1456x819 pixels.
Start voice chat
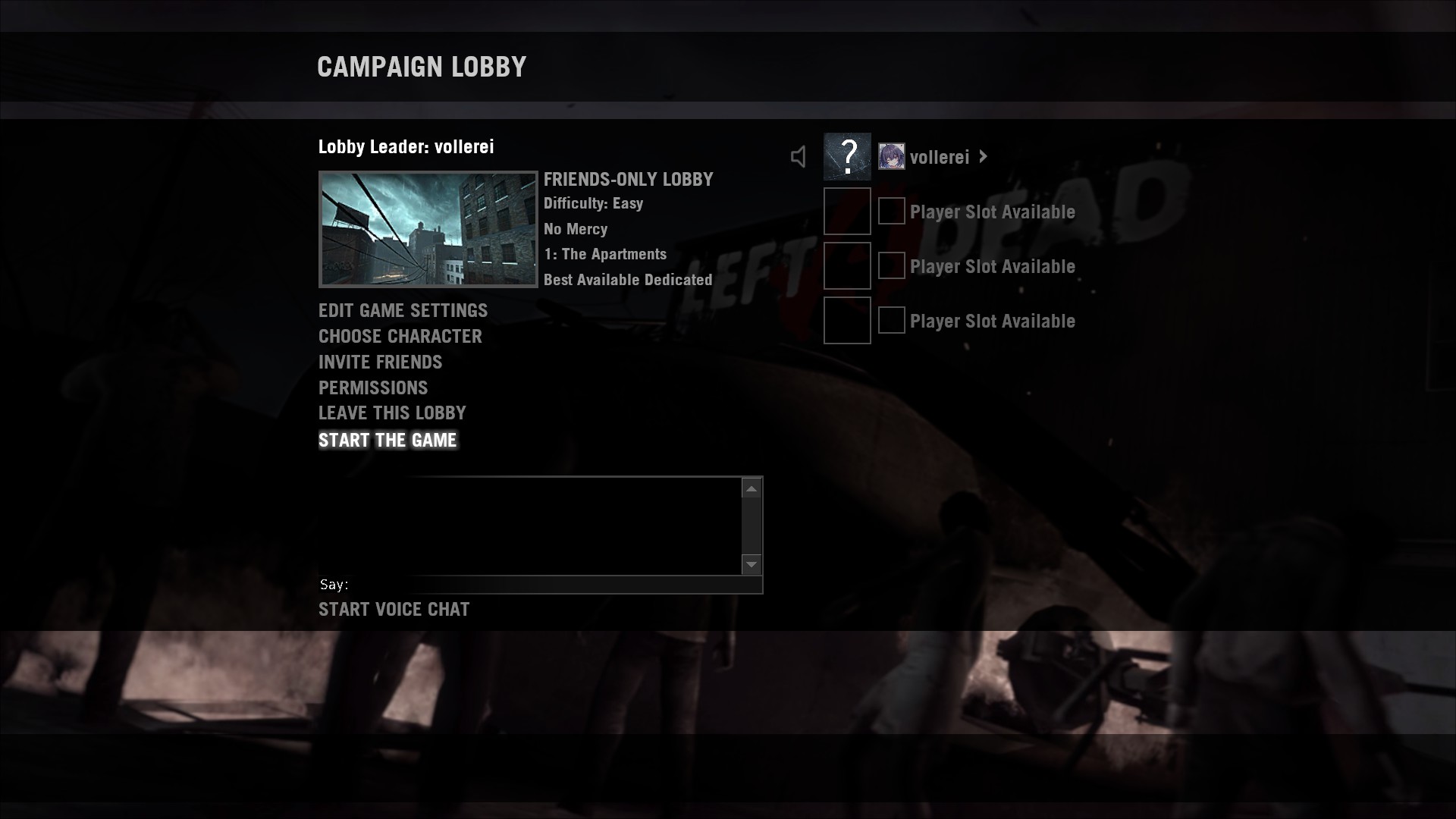[x=394, y=609]
